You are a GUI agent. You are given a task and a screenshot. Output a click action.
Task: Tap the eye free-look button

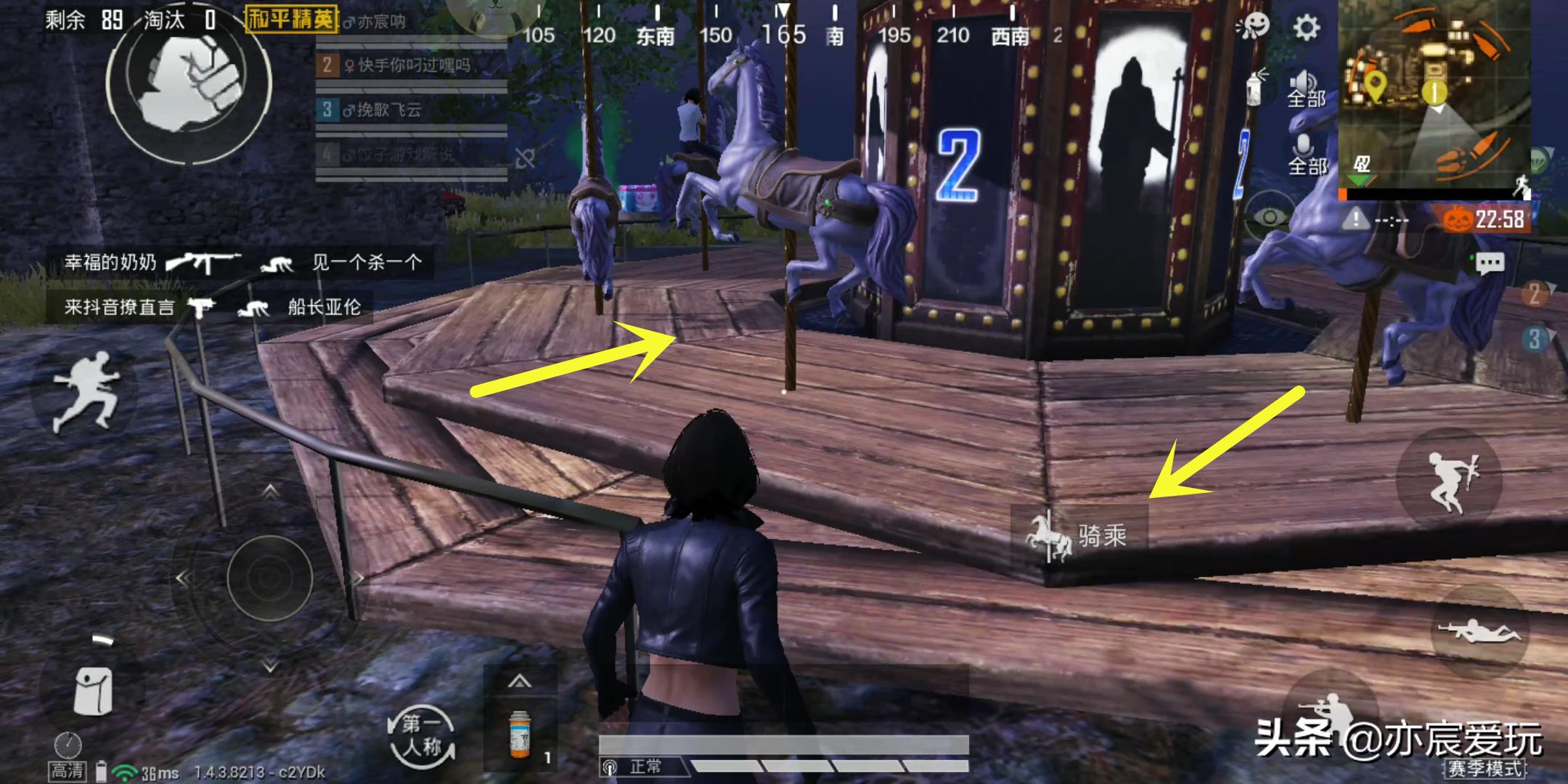tap(1270, 216)
